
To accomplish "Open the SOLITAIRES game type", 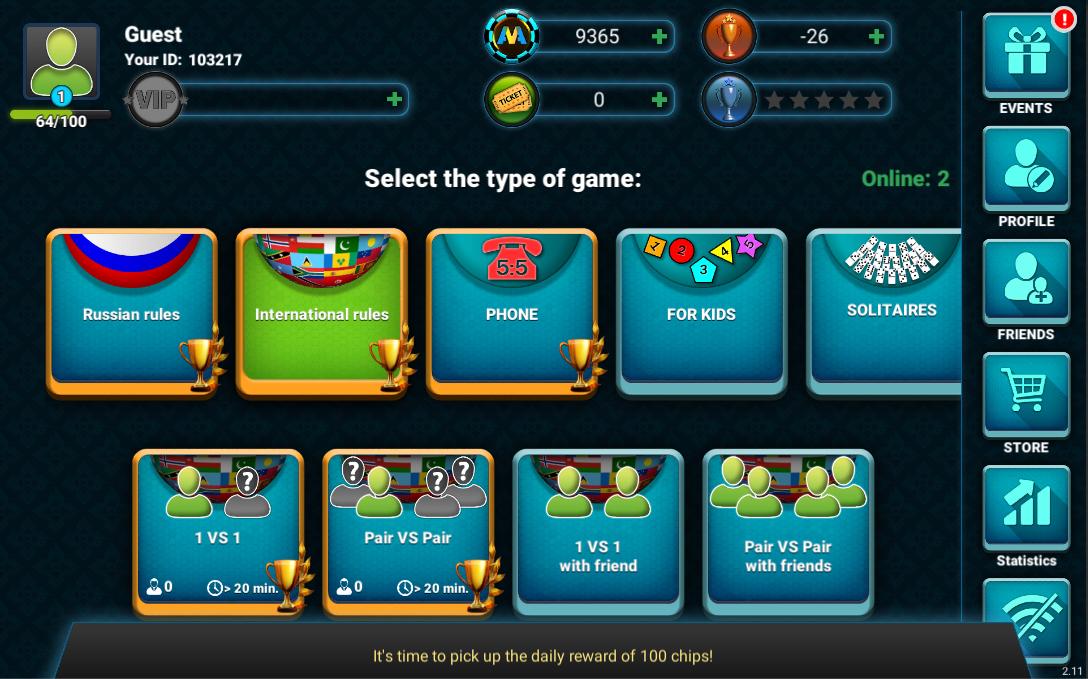I will [885, 310].
